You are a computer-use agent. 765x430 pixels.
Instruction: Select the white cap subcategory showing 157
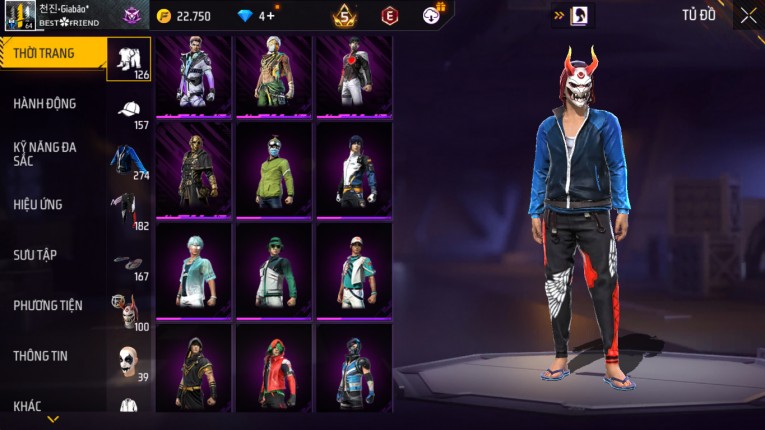(x=128, y=112)
